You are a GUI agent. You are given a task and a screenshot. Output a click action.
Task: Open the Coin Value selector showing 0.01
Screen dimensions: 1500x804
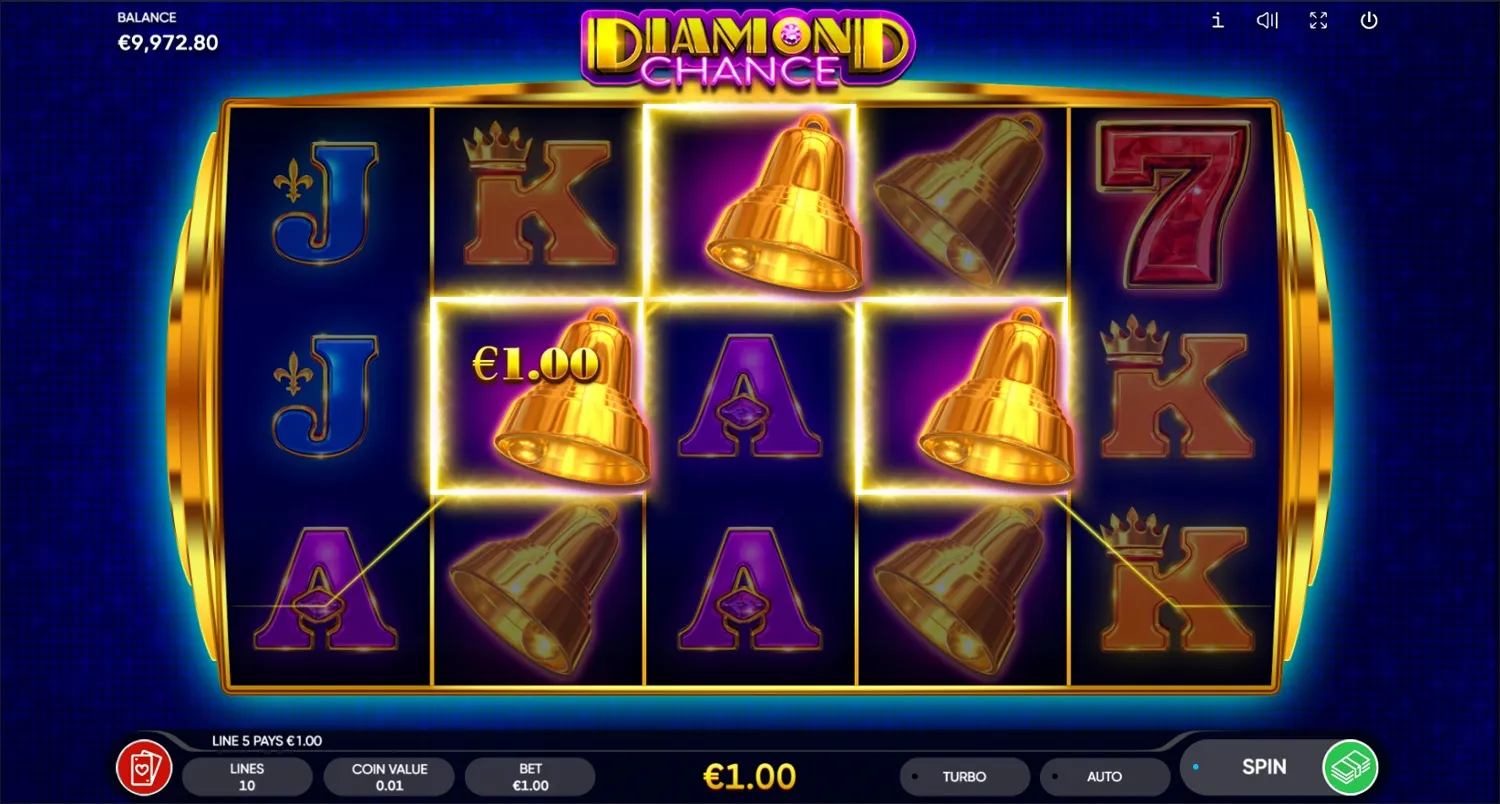[x=389, y=776]
